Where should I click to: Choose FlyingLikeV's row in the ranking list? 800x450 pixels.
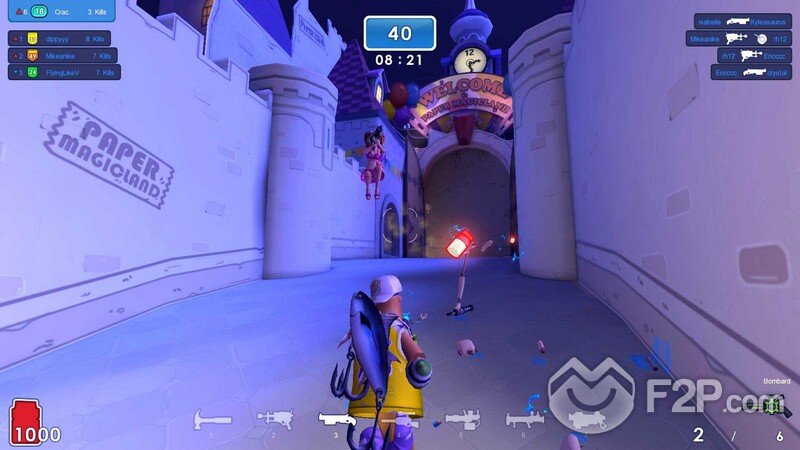[64, 72]
